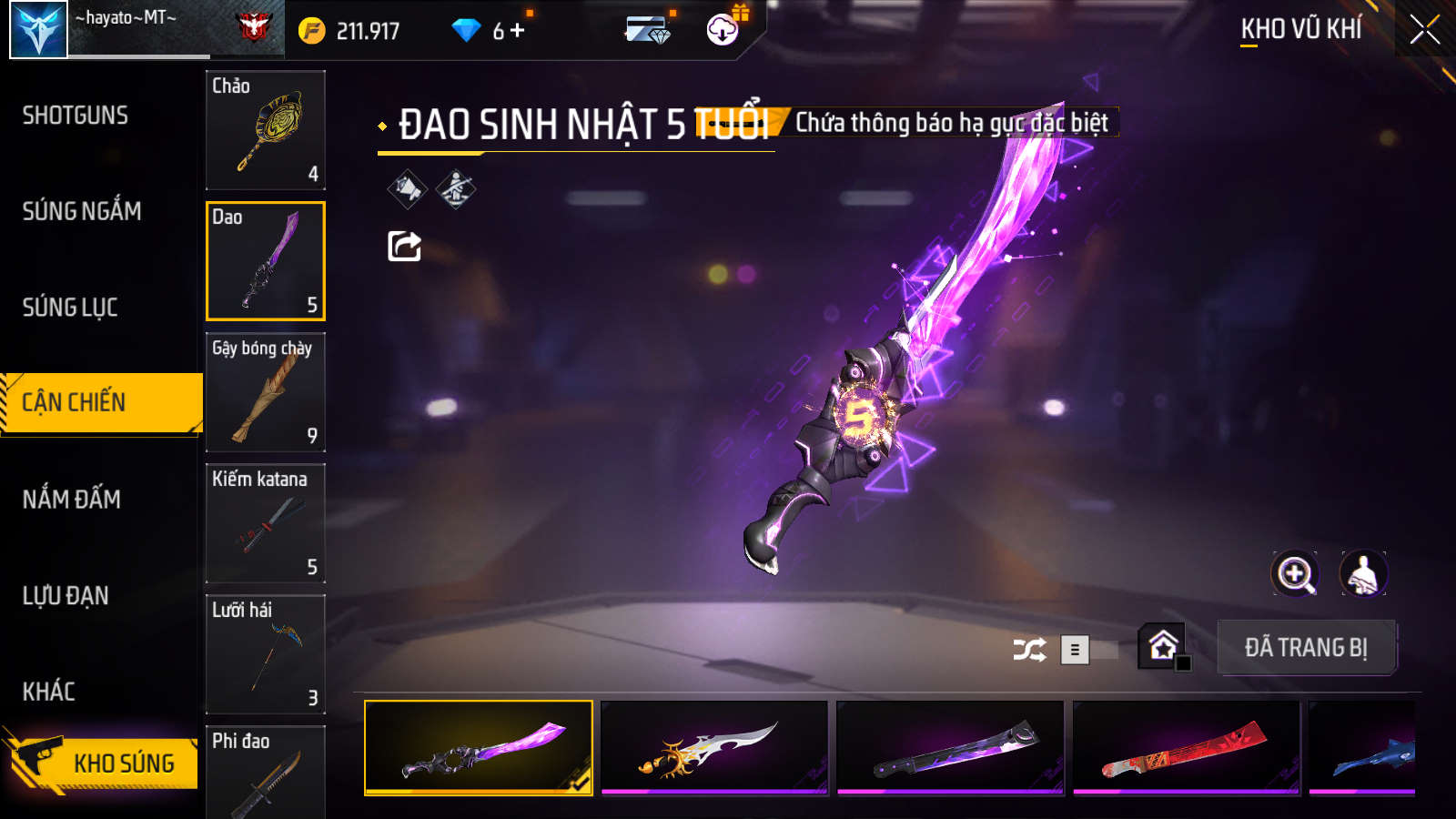Choose the red machete skin thumbnail
Viewport: 1456px width, 819px height.
(1186, 748)
